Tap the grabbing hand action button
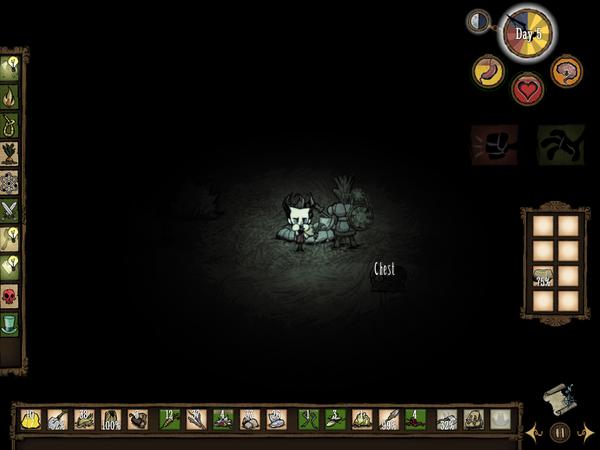The height and width of the screenshot is (450, 600). (560, 144)
